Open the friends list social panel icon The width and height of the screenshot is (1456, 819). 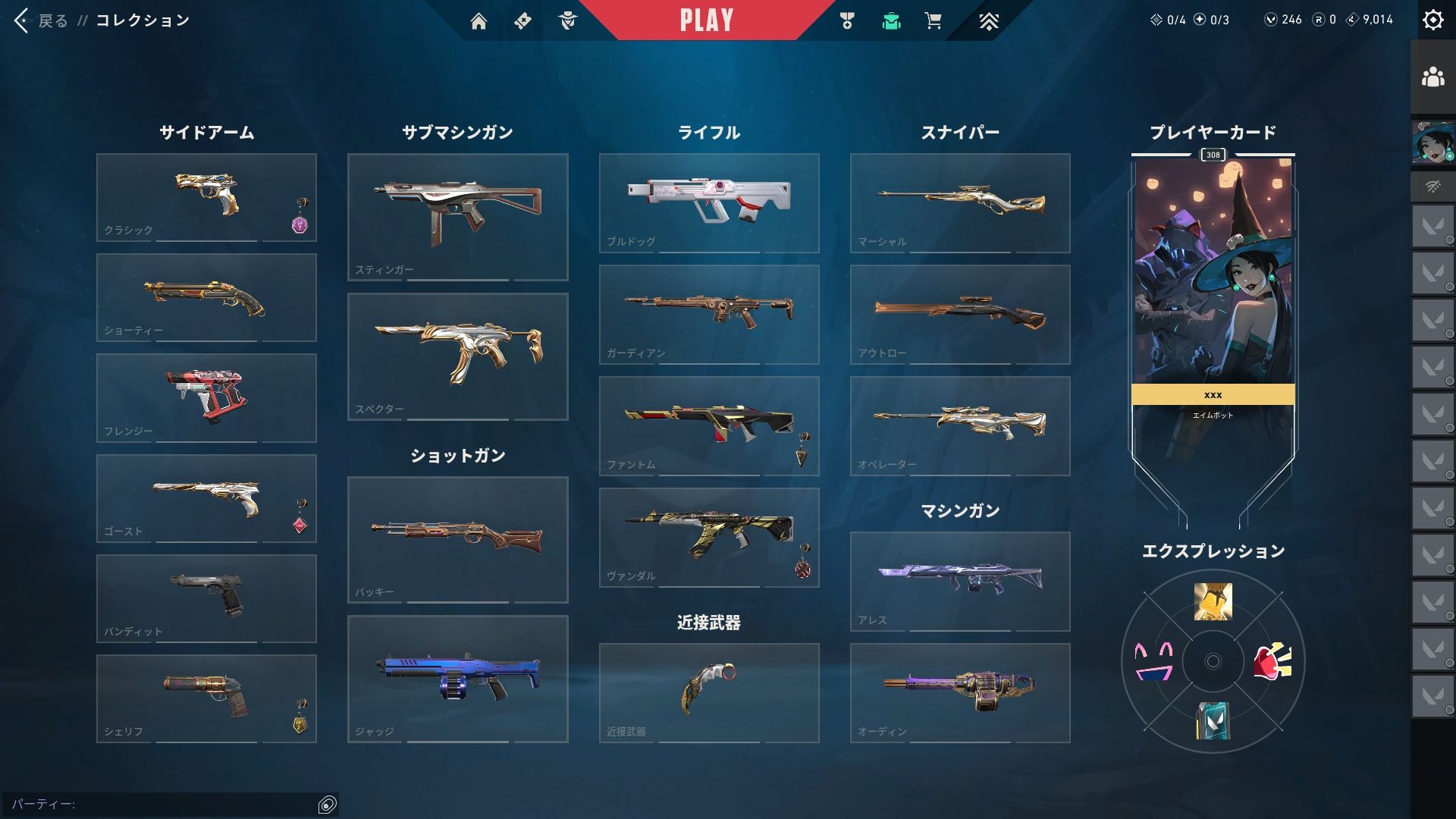(x=1432, y=77)
